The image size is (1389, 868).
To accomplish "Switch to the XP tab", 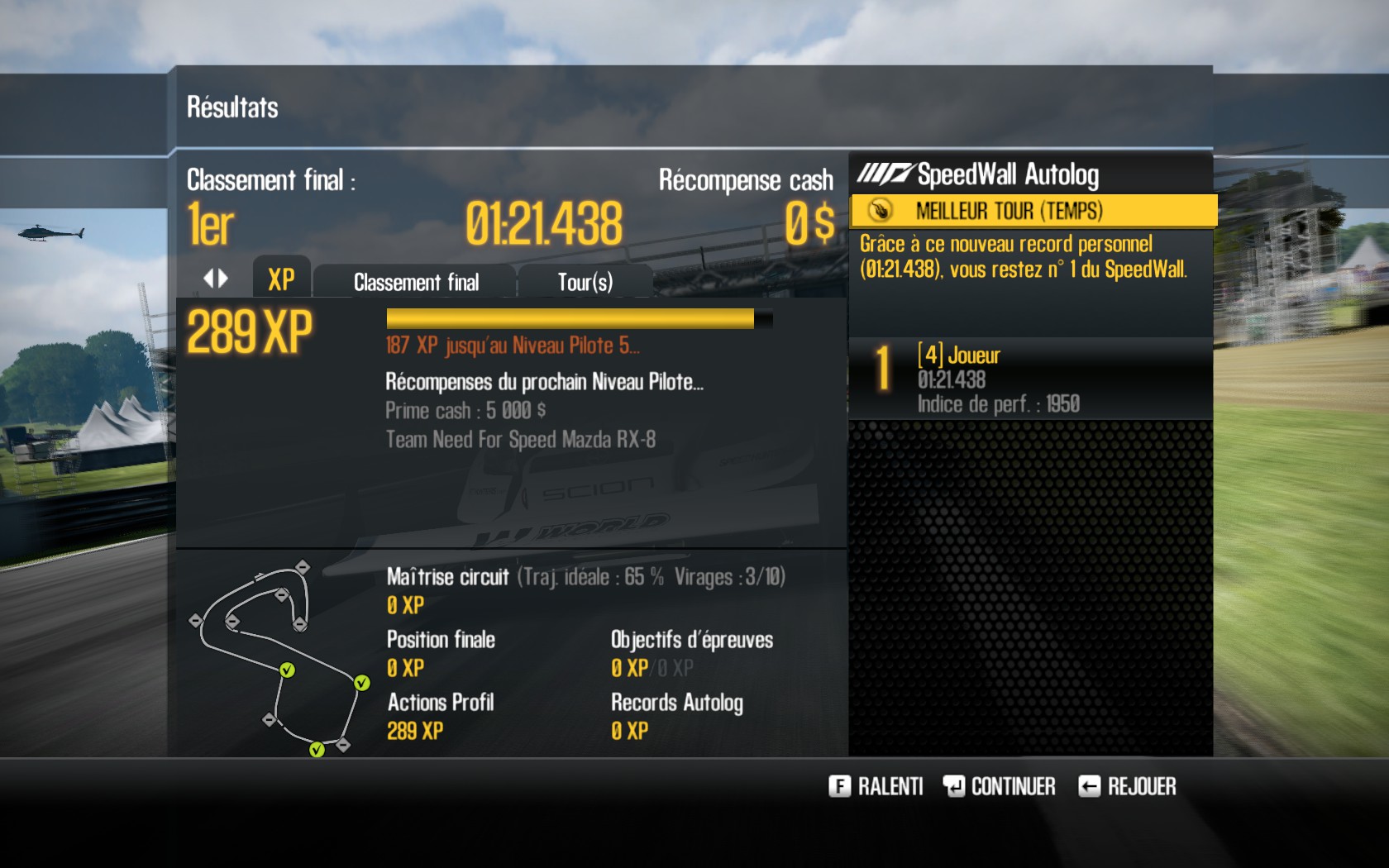I will coord(281,280).
